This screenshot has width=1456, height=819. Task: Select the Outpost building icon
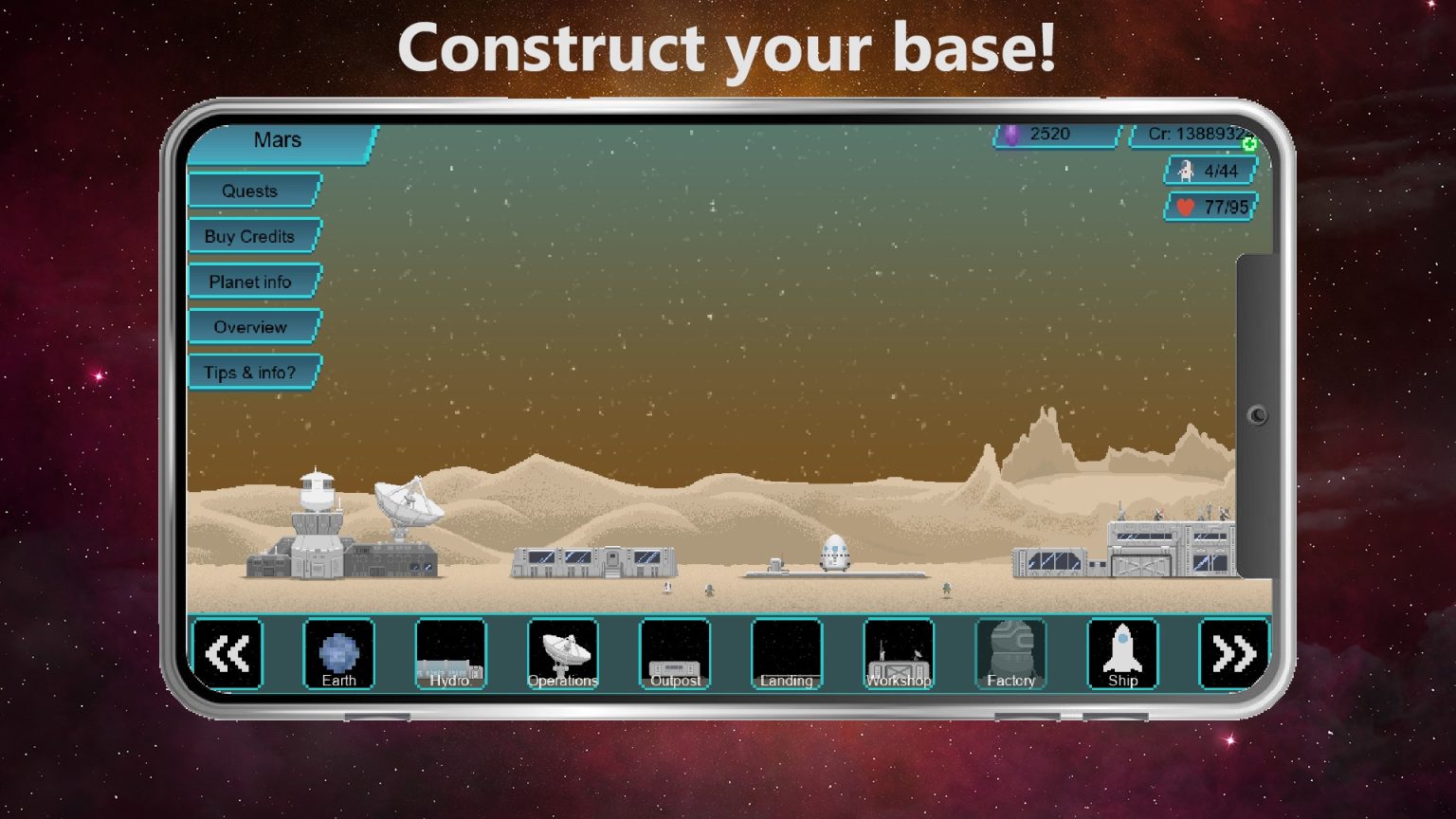pos(674,652)
